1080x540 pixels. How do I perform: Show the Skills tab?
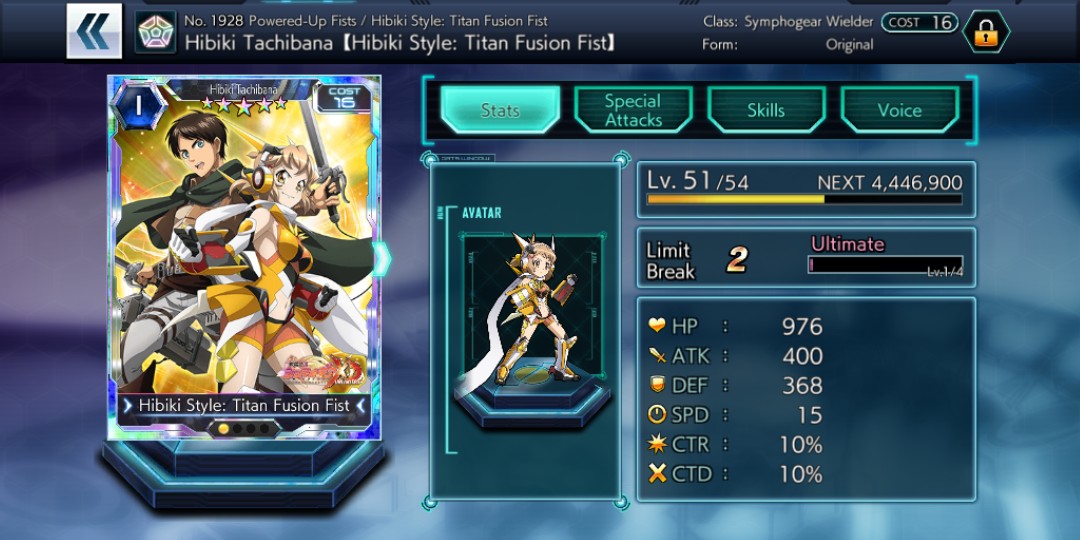[x=766, y=110]
